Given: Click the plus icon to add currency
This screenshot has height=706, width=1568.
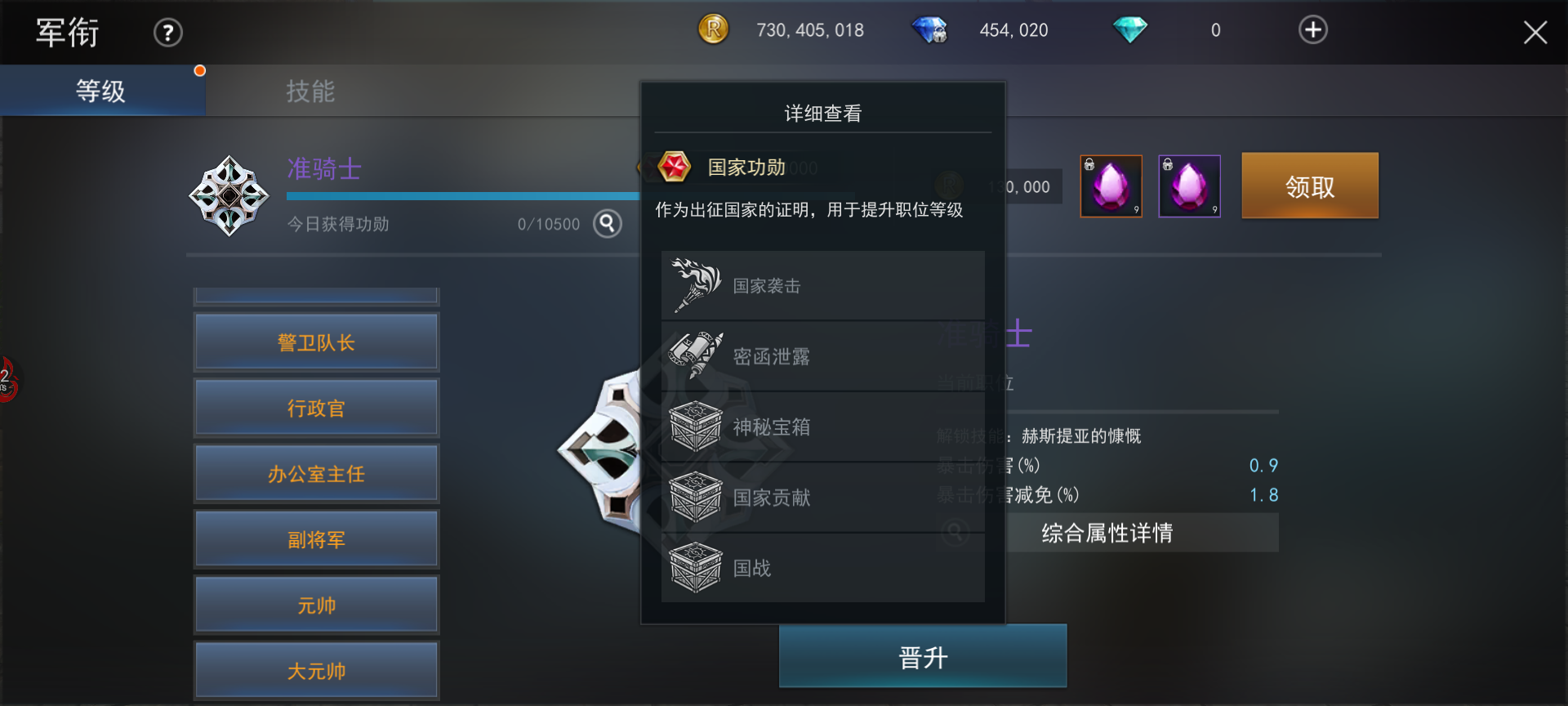Looking at the screenshot, I should [1312, 29].
